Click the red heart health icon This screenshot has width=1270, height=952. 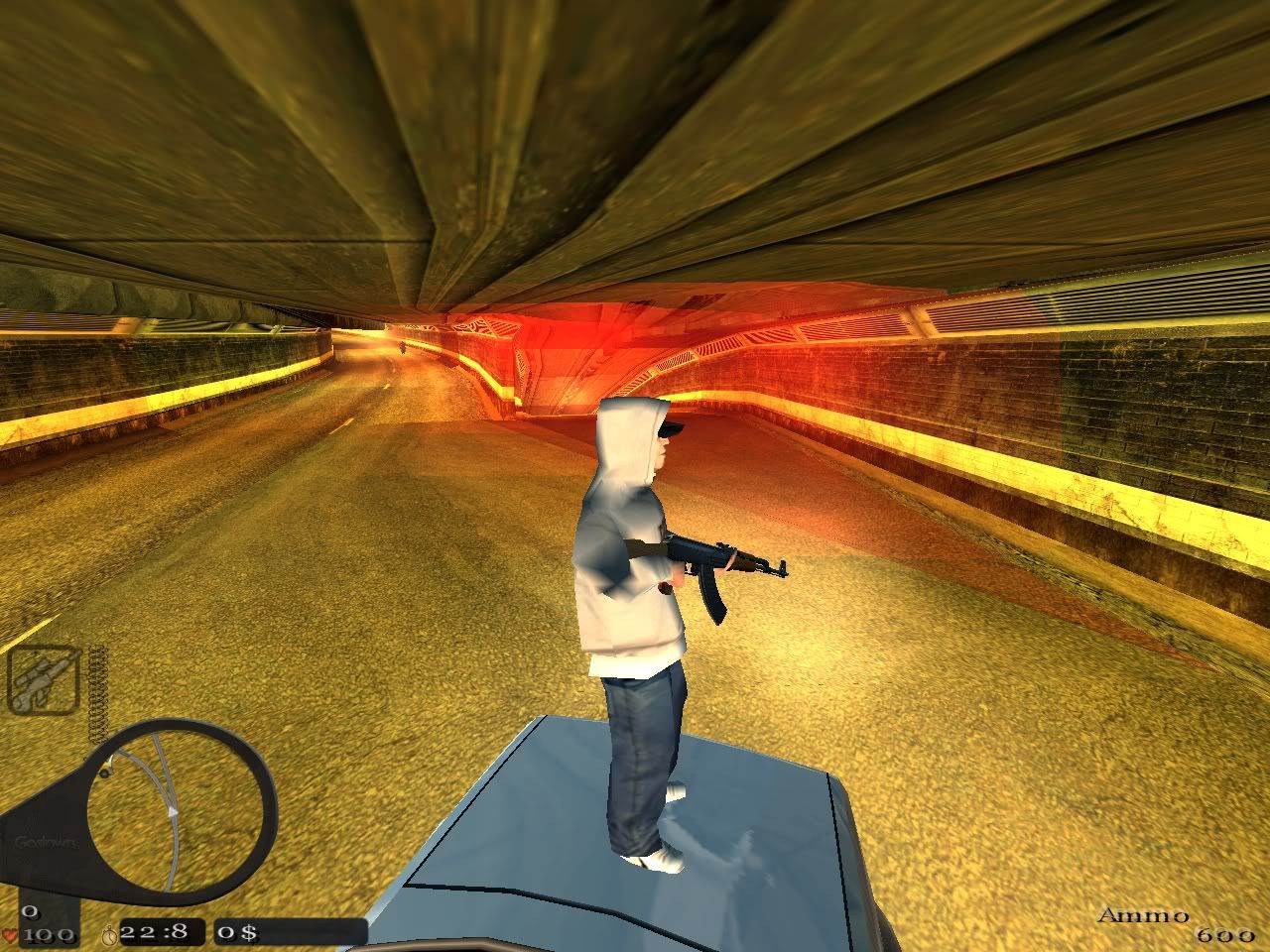click(11, 934)
